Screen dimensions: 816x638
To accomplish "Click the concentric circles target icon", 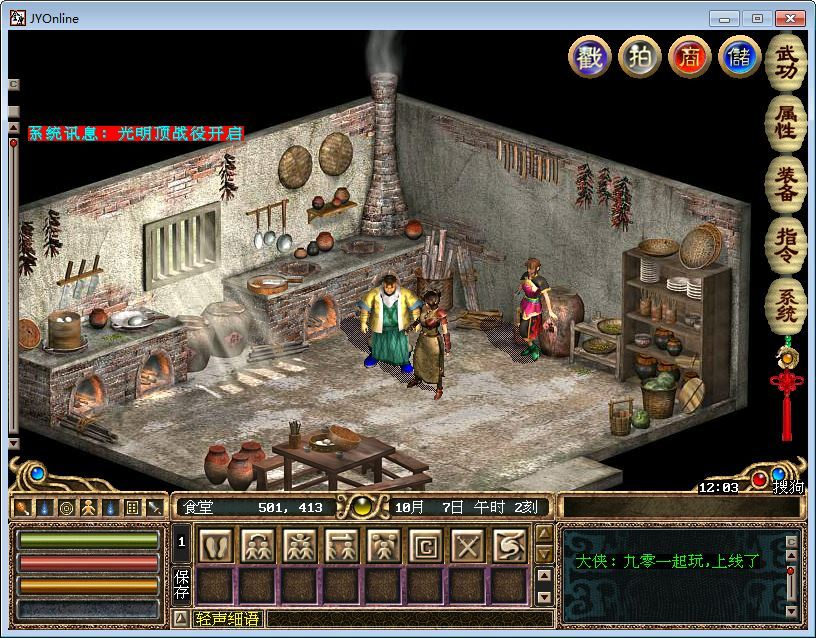I will [66, 507].
